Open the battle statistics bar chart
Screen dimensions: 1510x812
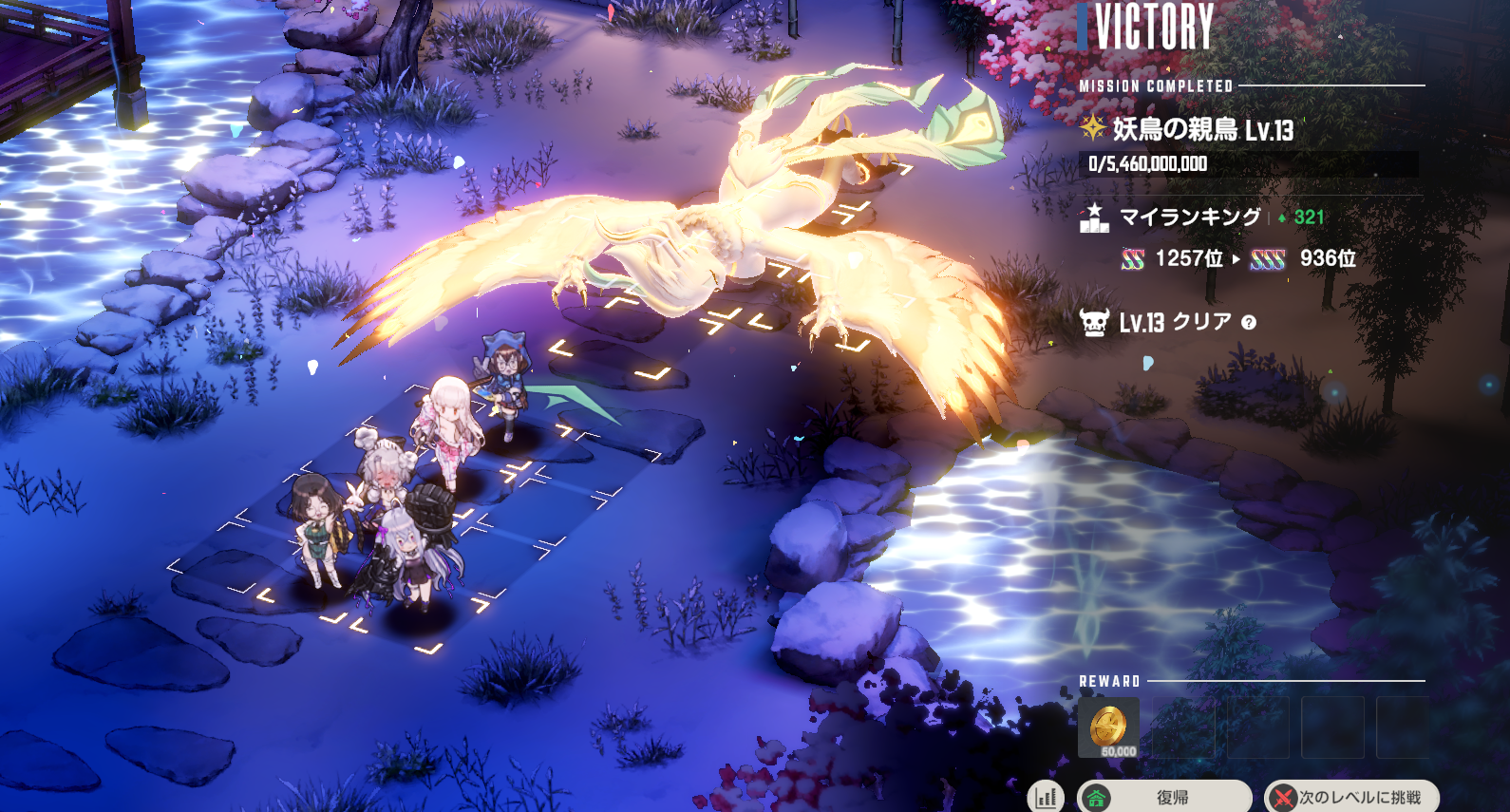pos(1046,797)
